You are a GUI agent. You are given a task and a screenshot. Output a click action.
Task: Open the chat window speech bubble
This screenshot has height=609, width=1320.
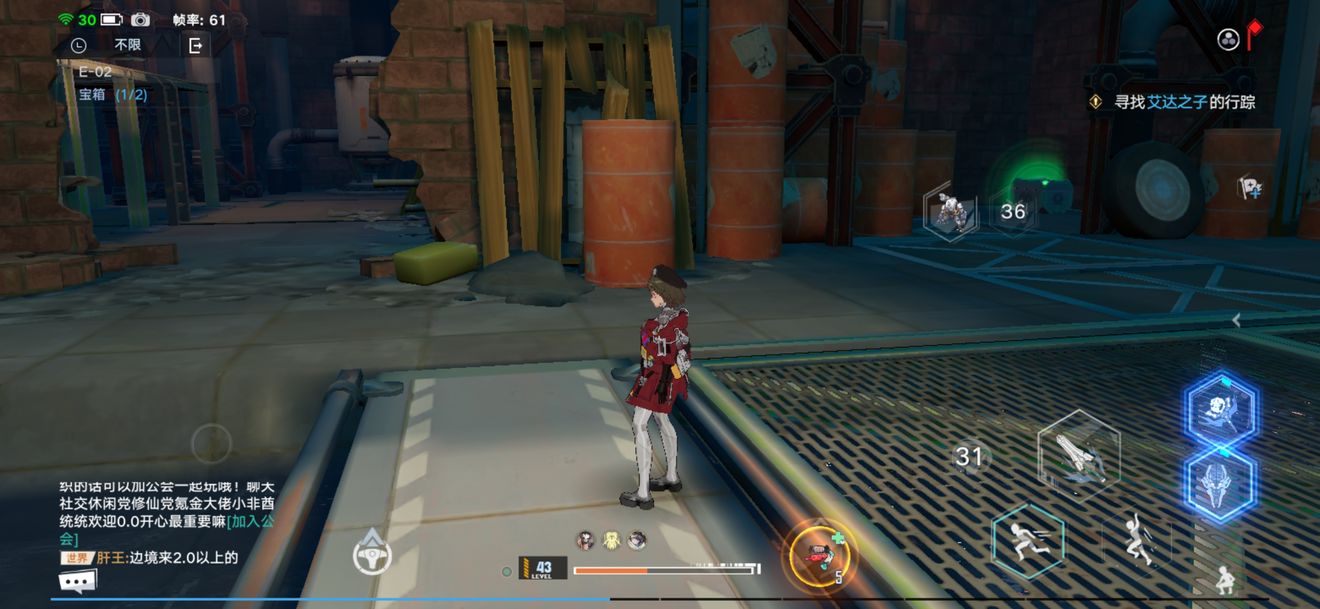pyautogui.click(x=77, y=582)
